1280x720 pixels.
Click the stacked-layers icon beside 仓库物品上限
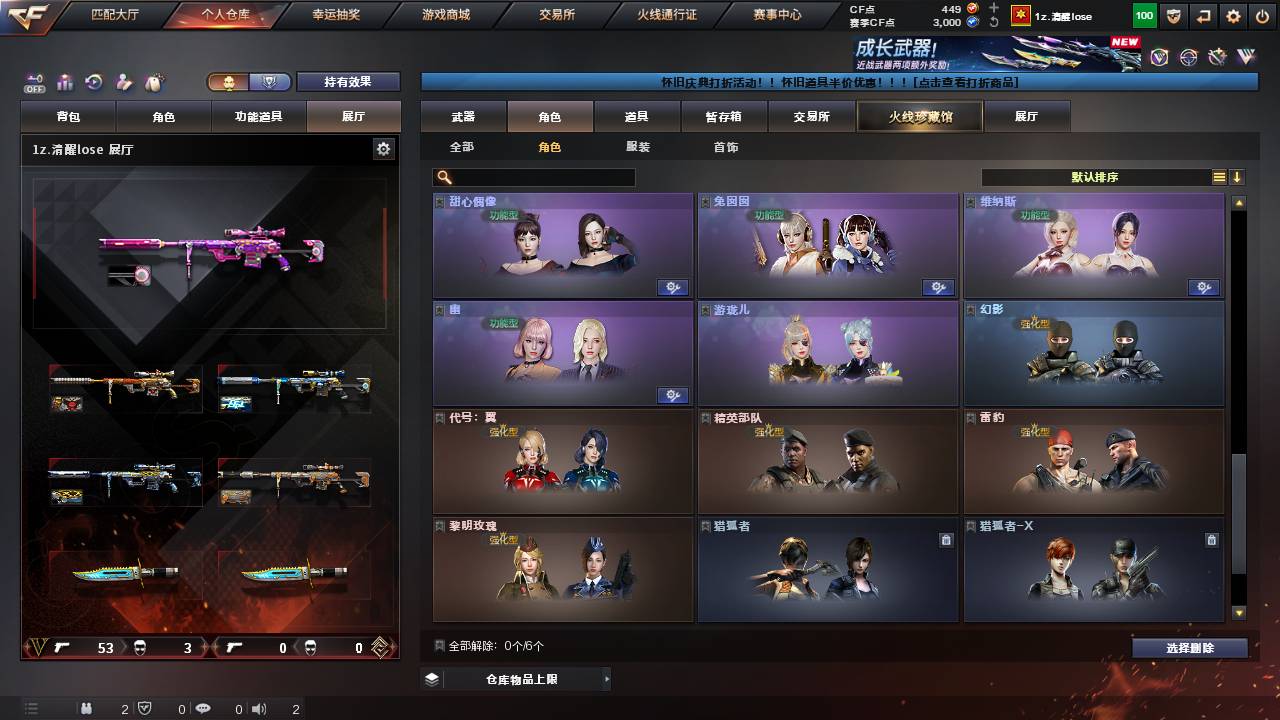coord(430,678)
